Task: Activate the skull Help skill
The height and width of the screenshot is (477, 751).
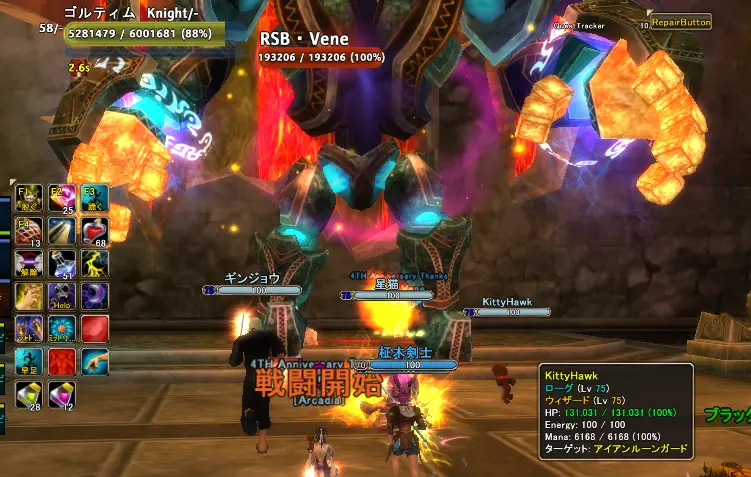Action: [62, 296]
